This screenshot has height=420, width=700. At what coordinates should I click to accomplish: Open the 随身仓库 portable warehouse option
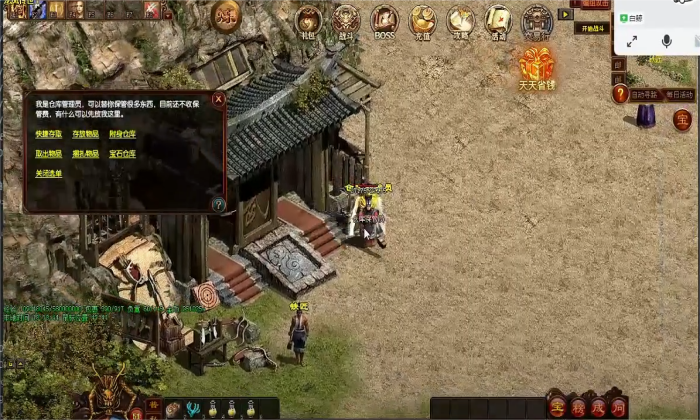pyautogui.click(x=123, y=134)
